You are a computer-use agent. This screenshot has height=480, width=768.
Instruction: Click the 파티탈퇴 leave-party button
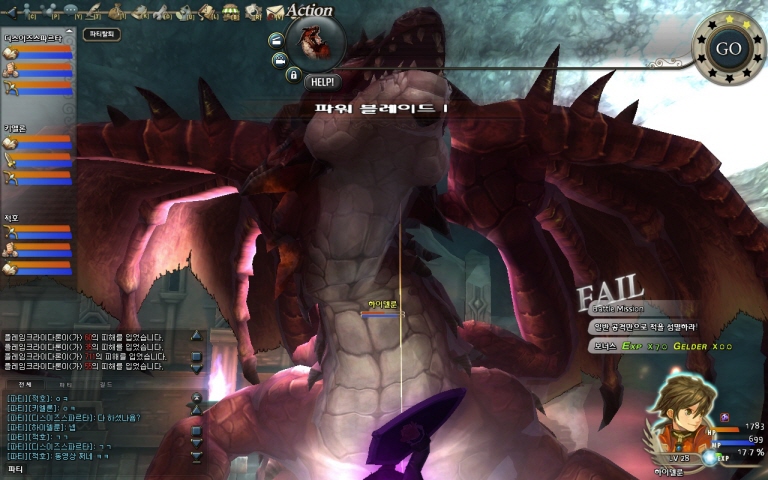point(103,34)
